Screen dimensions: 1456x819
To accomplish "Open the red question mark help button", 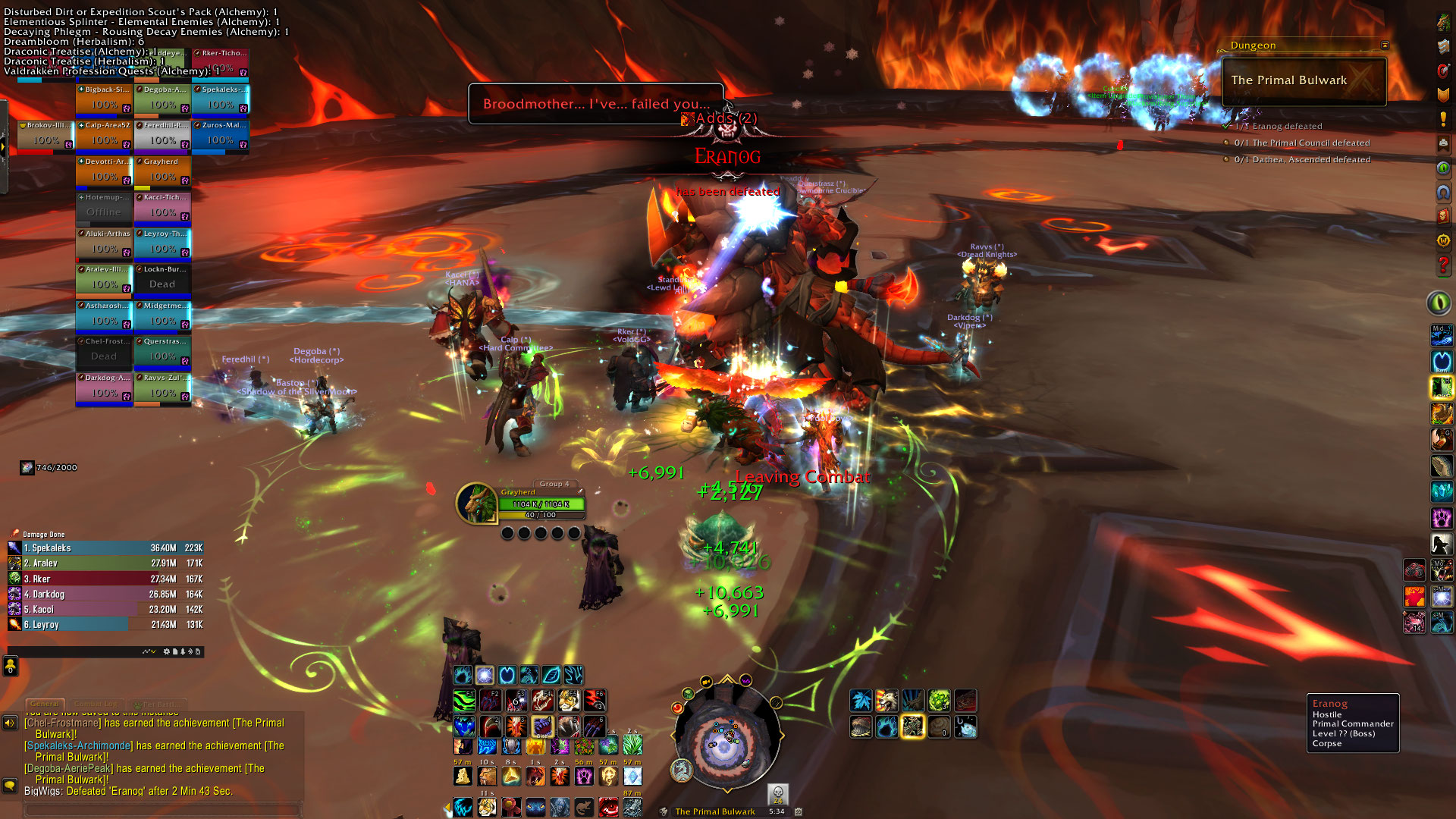I will coord(1443,265).
